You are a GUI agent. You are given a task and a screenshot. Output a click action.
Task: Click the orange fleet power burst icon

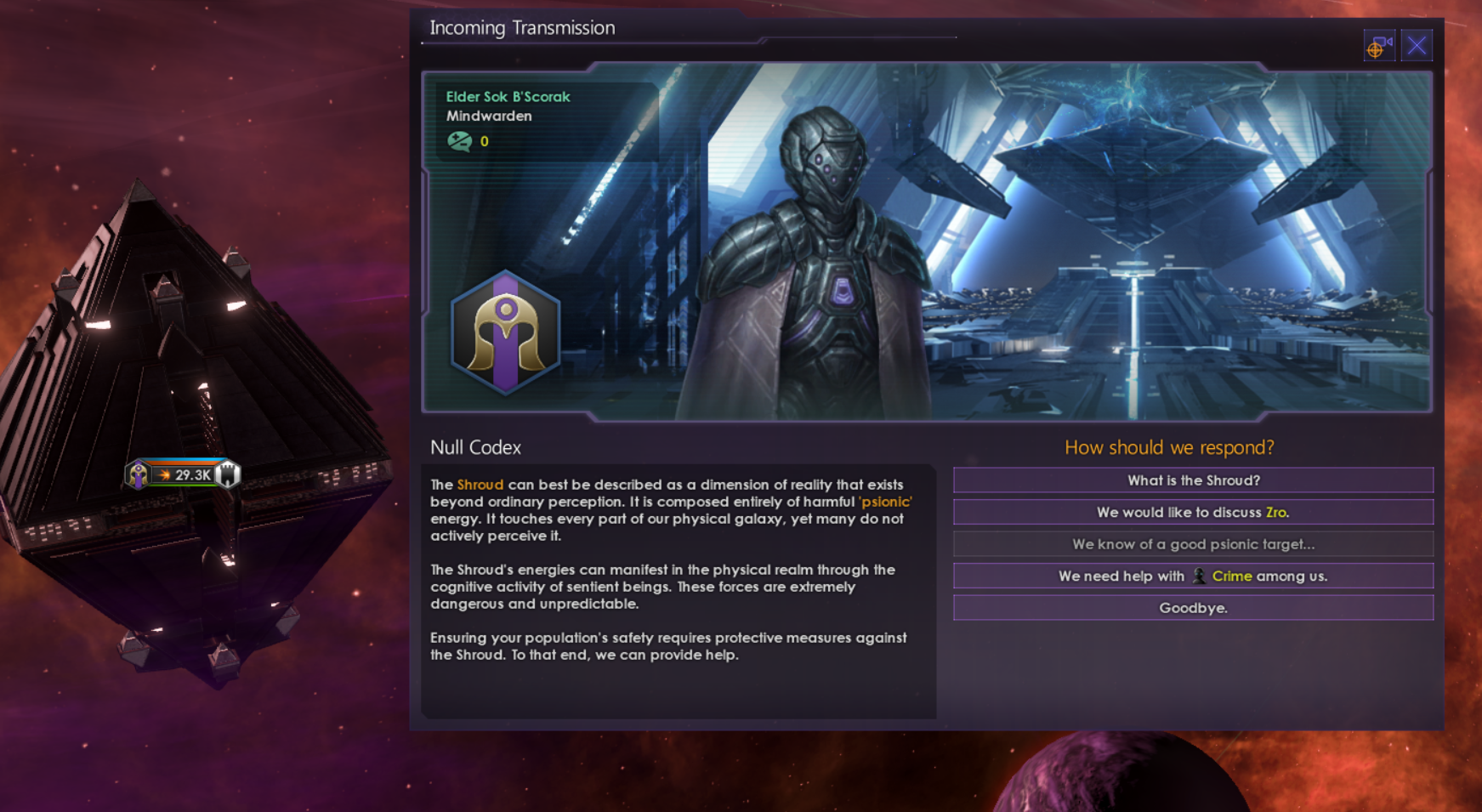click(166, 475)
